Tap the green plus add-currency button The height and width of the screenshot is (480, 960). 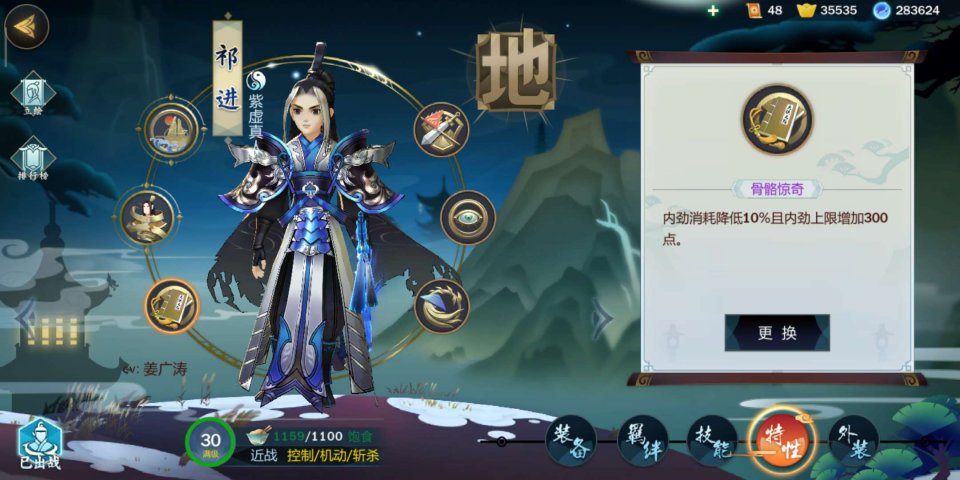coord(713,10)
